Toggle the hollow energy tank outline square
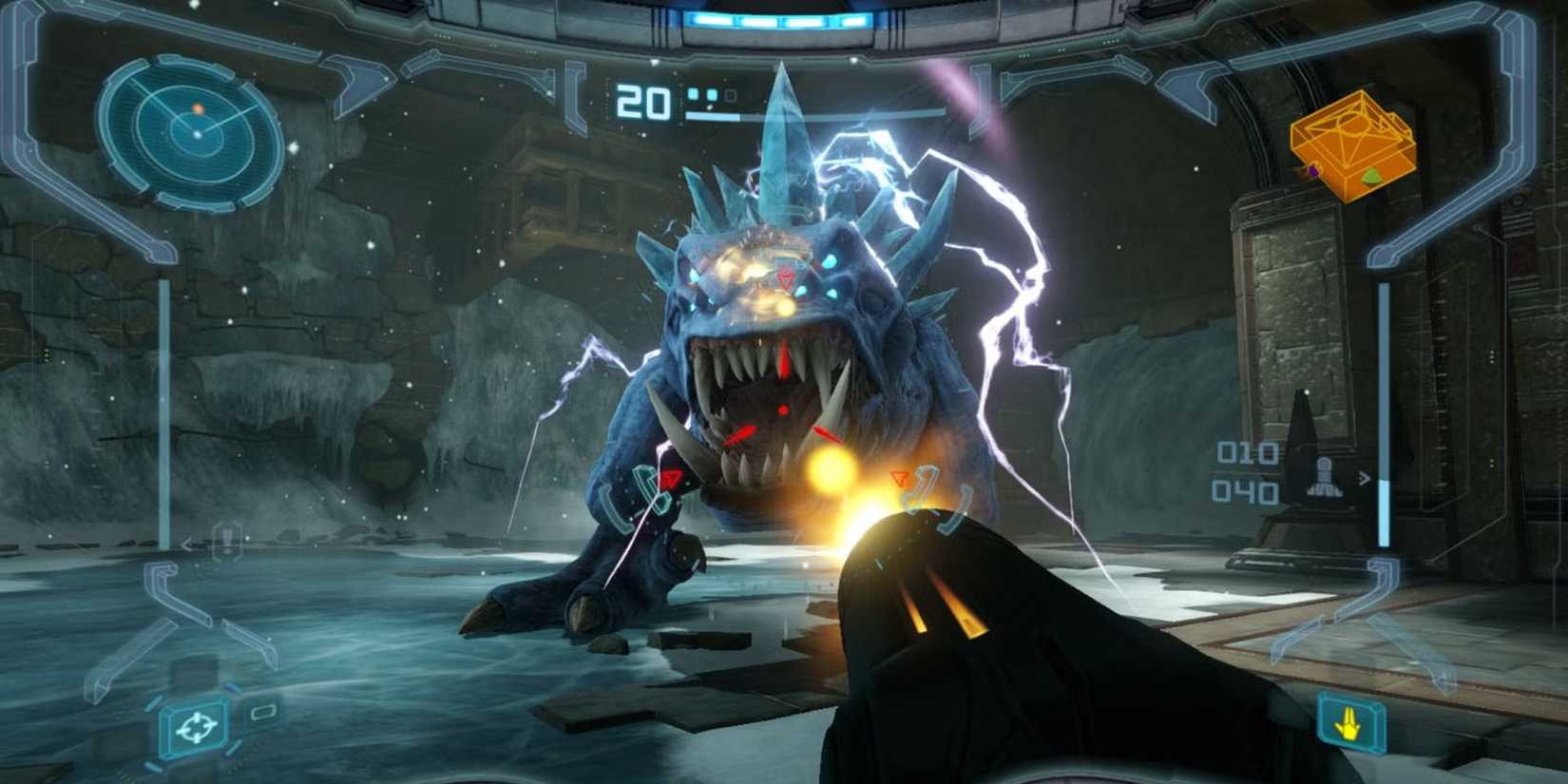The height and width of the screenshot is (784, 1568). [x=731, y=96]
